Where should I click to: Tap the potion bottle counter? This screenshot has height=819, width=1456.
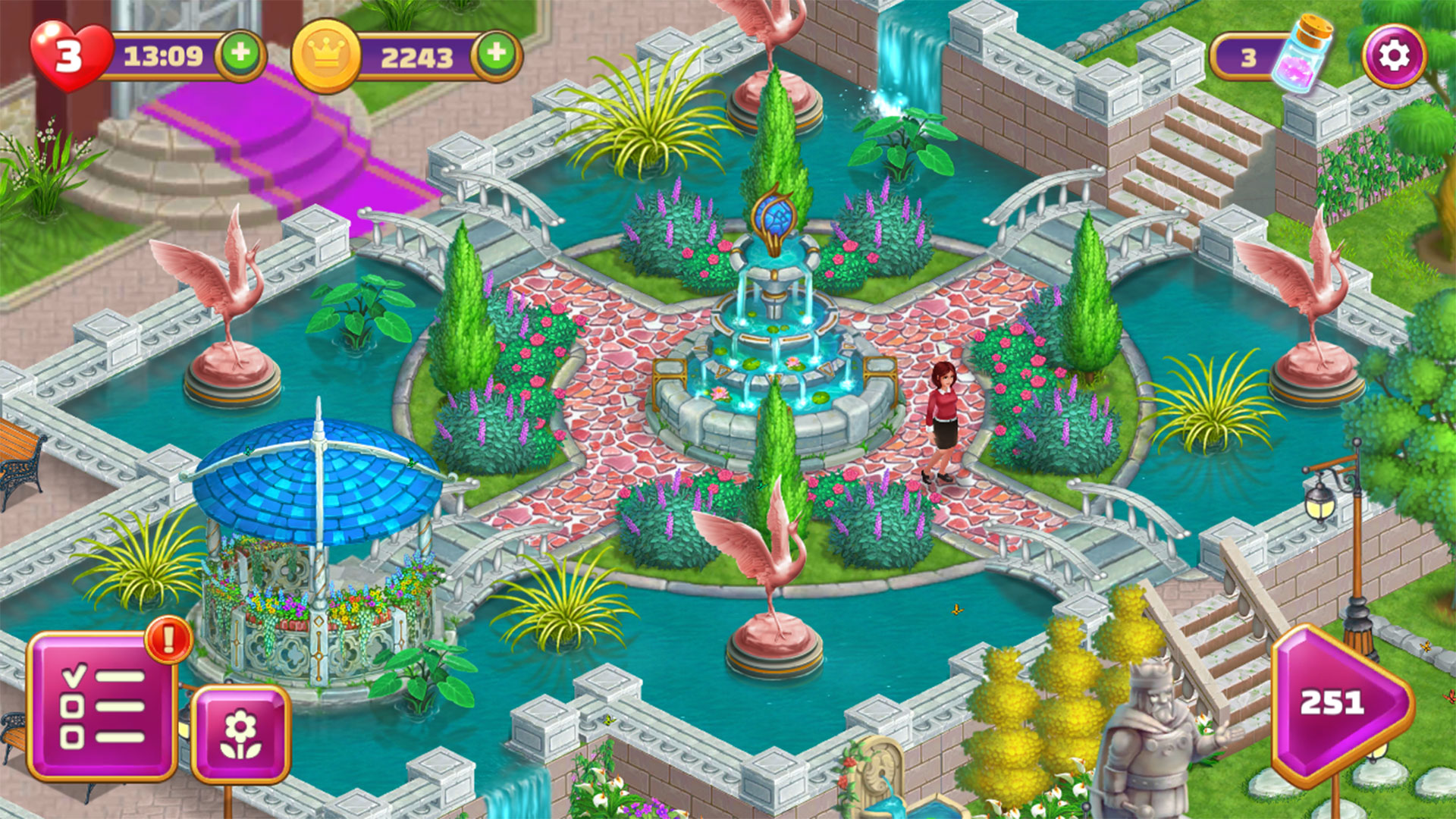tap(1270, 57)
